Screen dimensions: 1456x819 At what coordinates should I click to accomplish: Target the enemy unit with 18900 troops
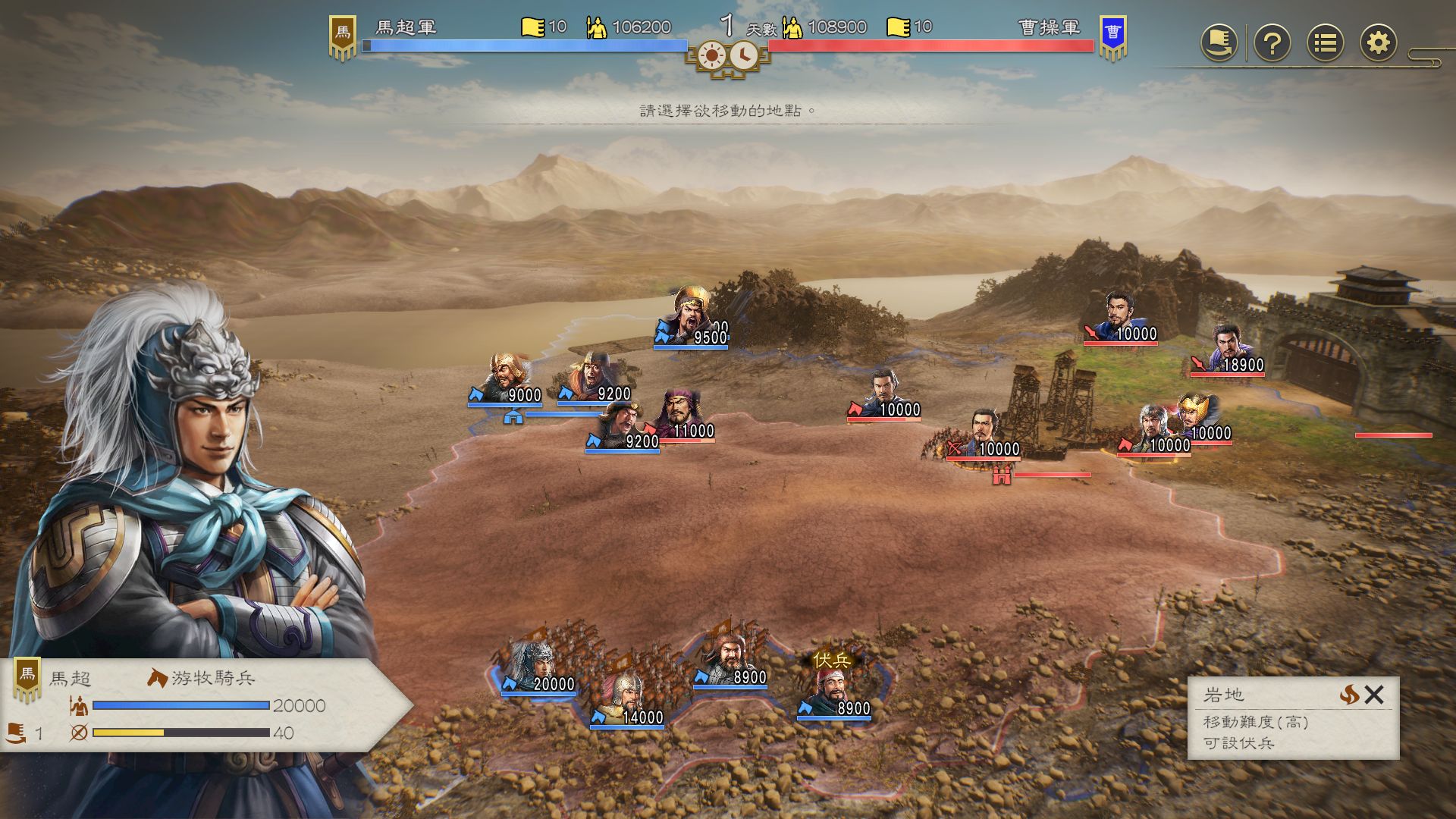pyautogui.click(x=1227, y=350)
